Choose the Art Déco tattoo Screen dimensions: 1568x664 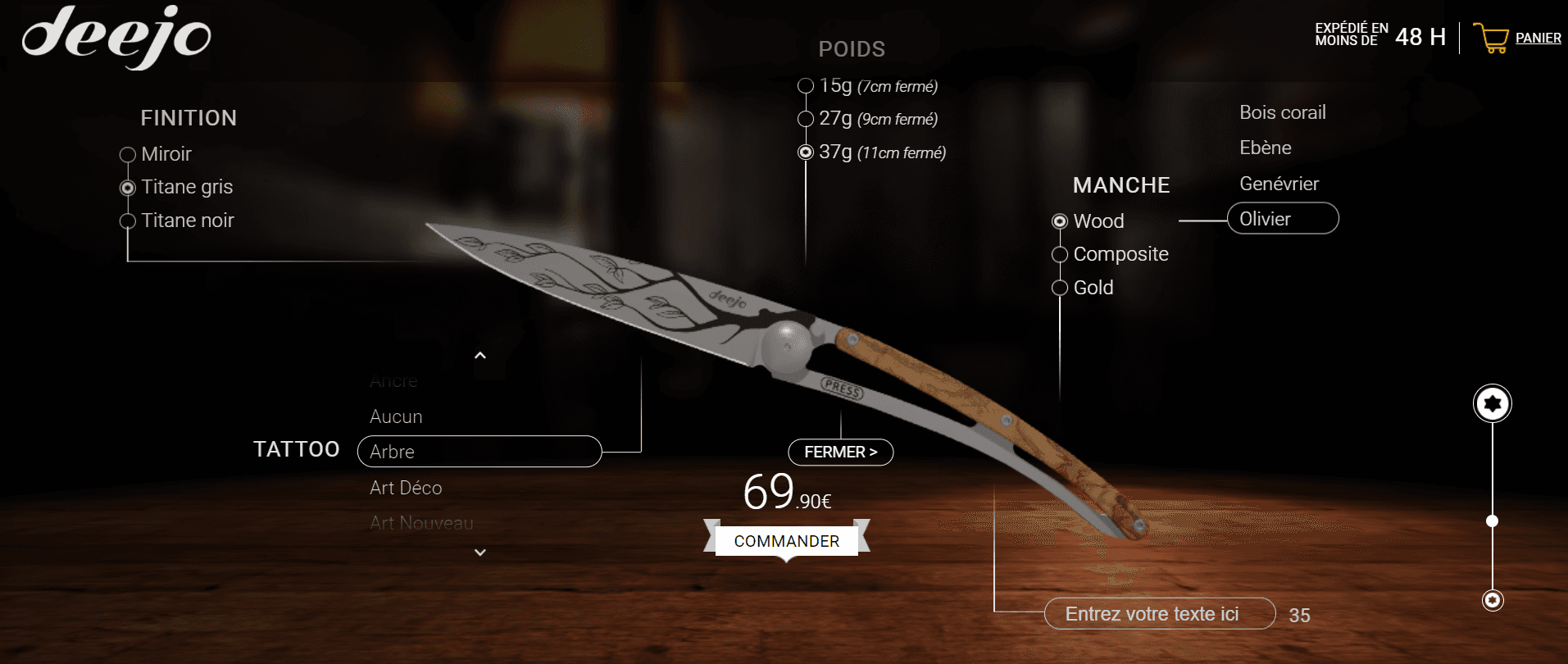[x=406, y=488]
